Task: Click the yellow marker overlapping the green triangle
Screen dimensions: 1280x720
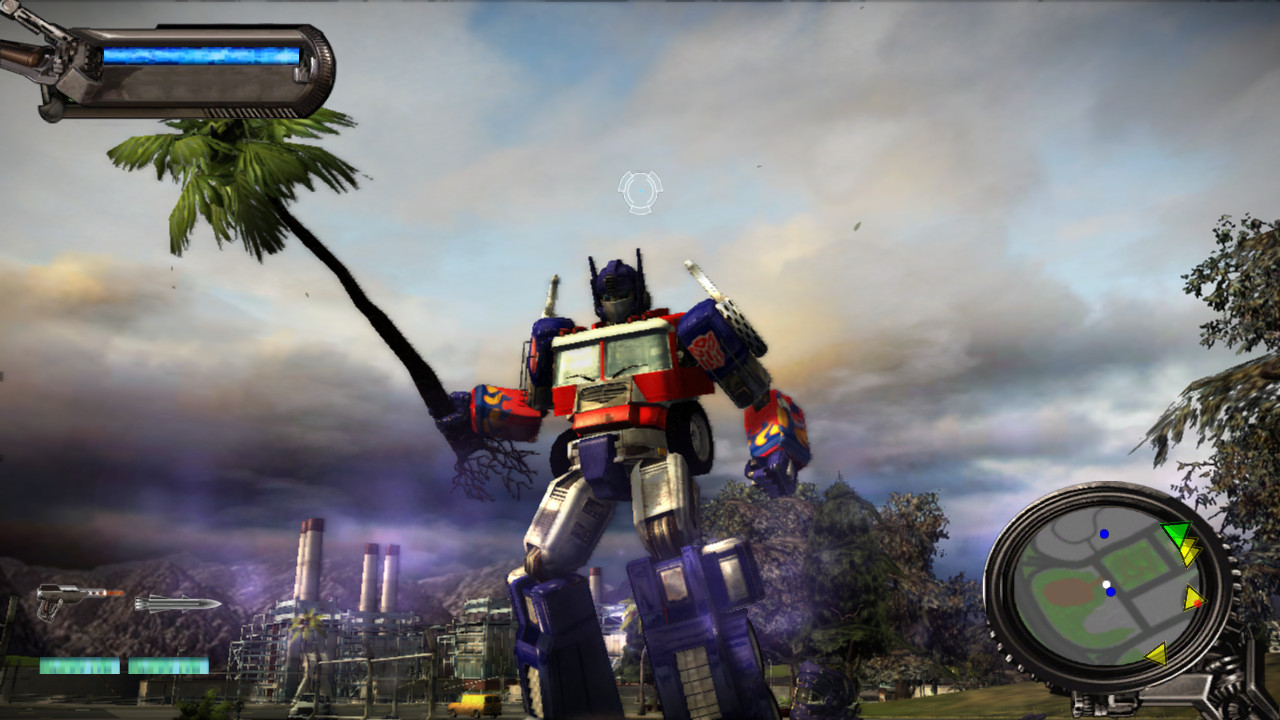Action: 1191,550
